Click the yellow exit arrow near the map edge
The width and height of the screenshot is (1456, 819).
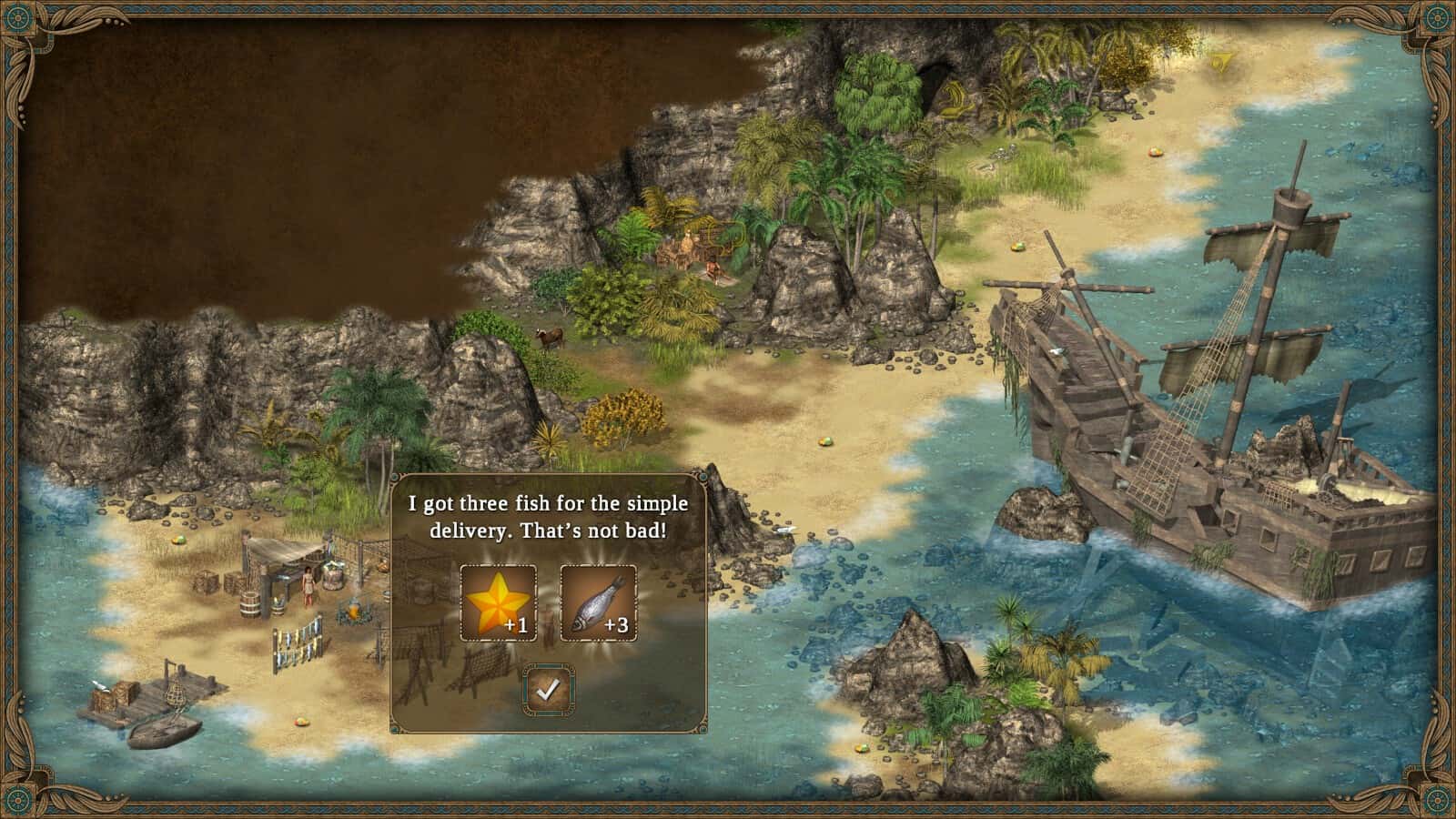point(1221,62)
